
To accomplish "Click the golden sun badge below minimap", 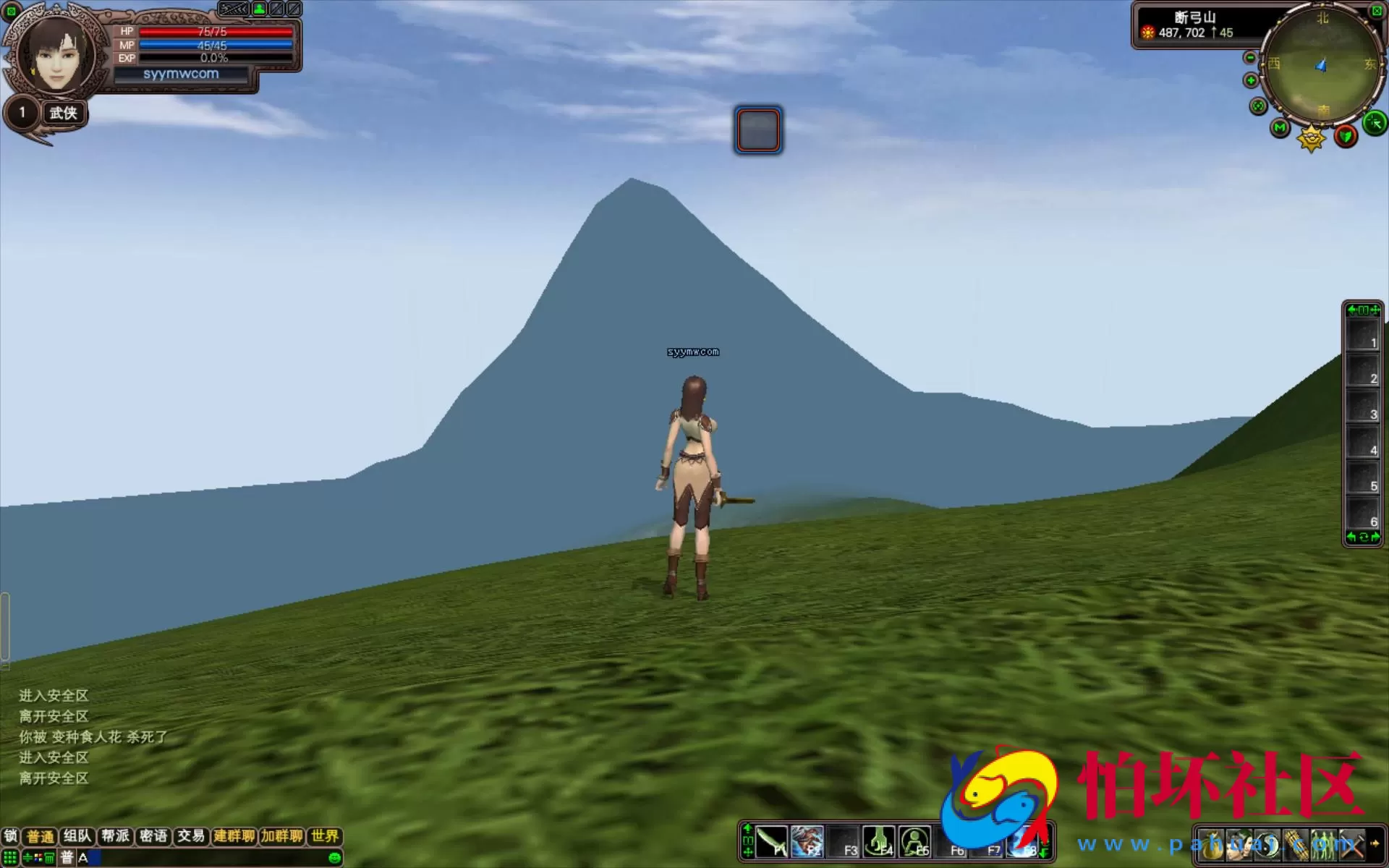I will click(x=1311, y=137).
